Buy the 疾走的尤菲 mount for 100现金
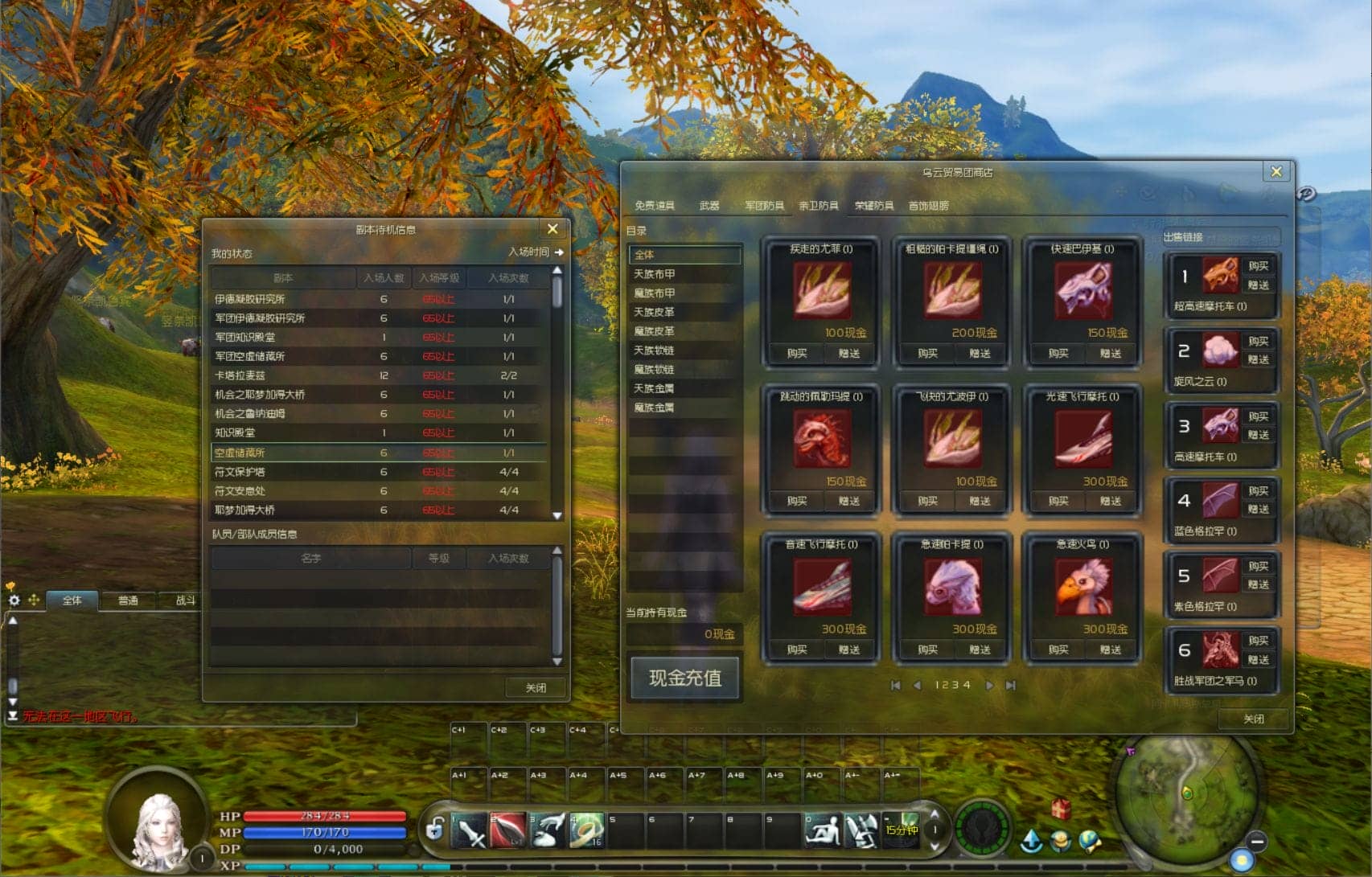Image resolution: width=1372 pixels, height=877 pixels. pos(796,354)
